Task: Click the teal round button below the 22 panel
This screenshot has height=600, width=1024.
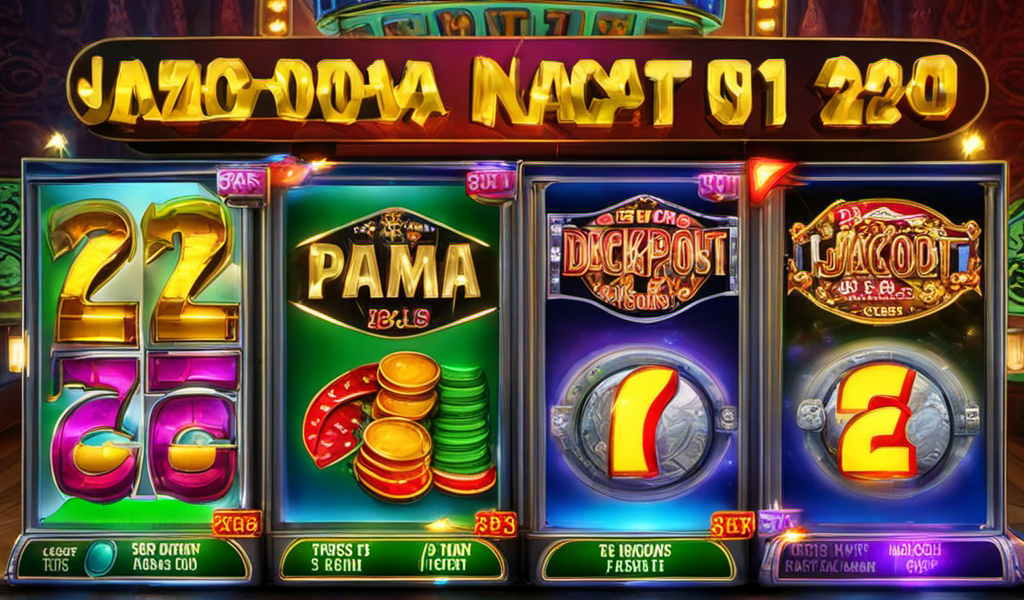Action: click(99, 558)
